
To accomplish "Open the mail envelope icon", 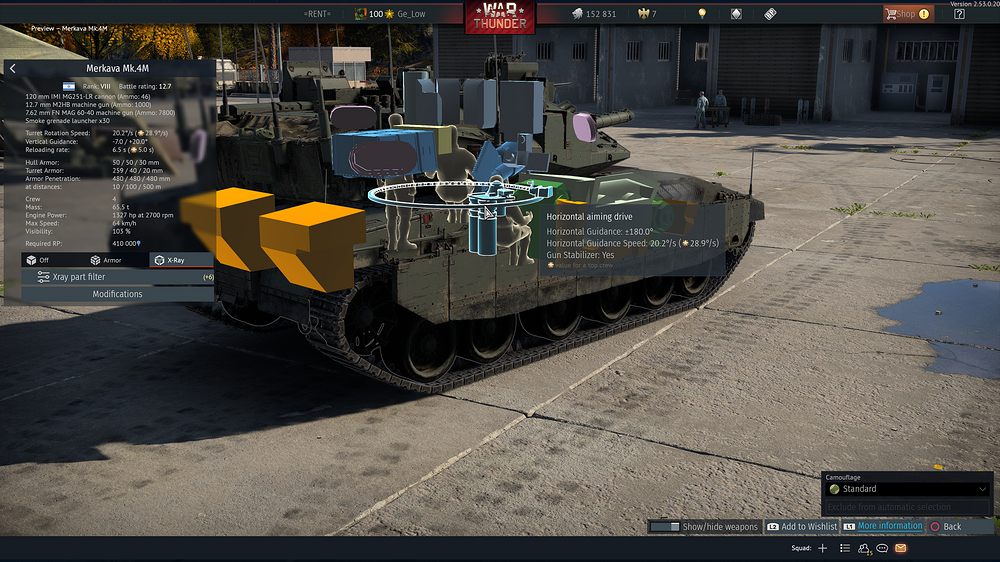I will (901, 548).
